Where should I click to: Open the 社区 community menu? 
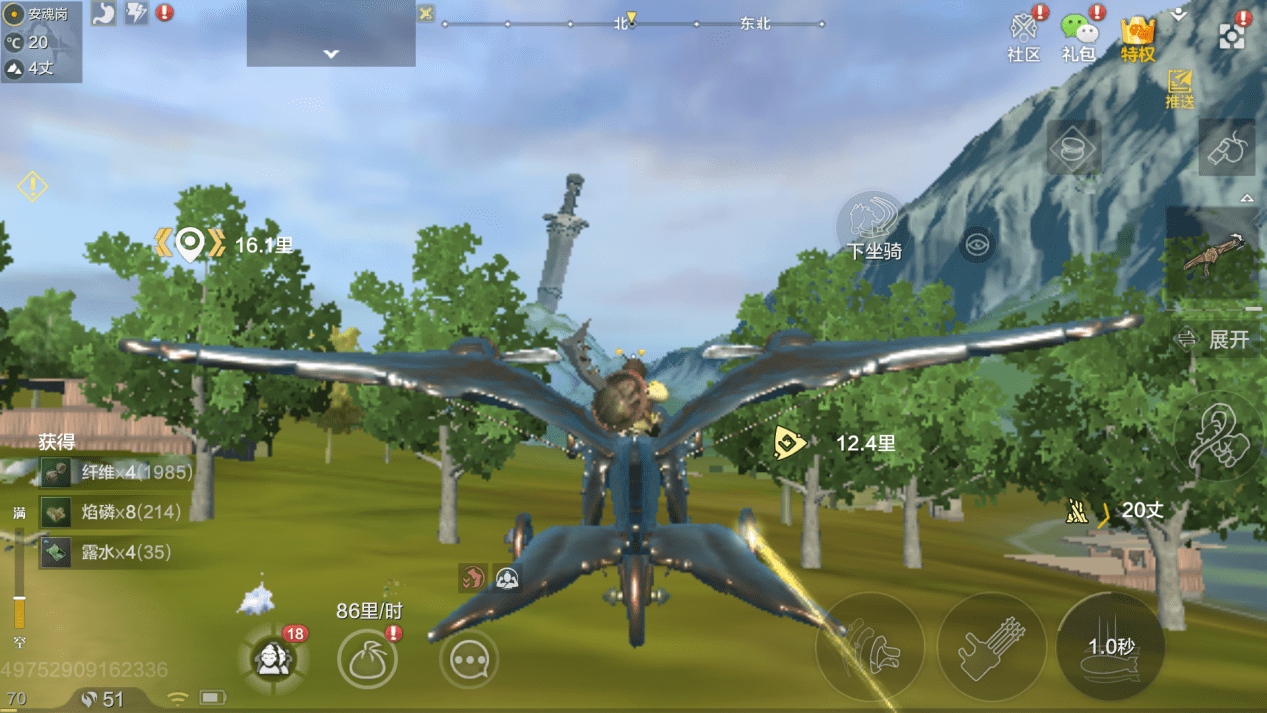[x=1024, y=37]
